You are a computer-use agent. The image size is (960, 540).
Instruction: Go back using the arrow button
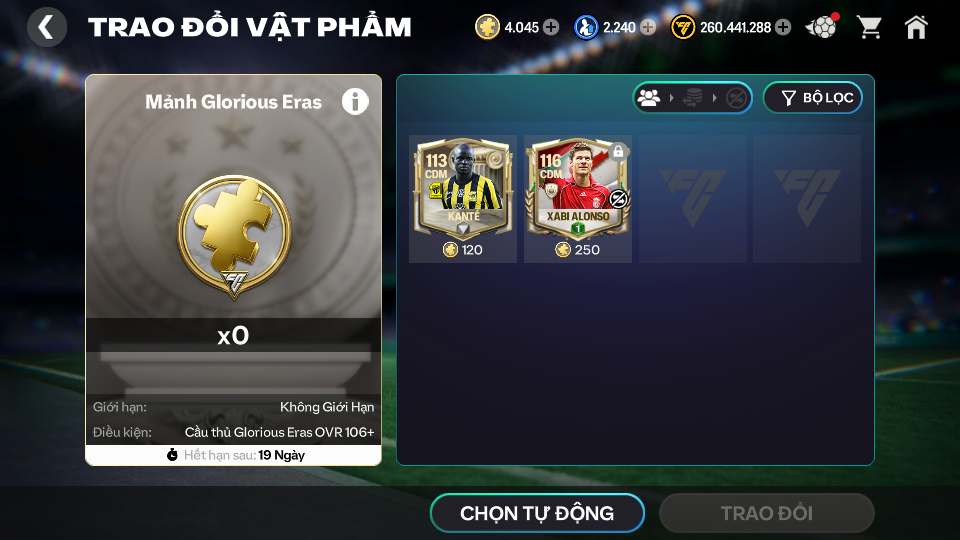click(x=46, y=27)
